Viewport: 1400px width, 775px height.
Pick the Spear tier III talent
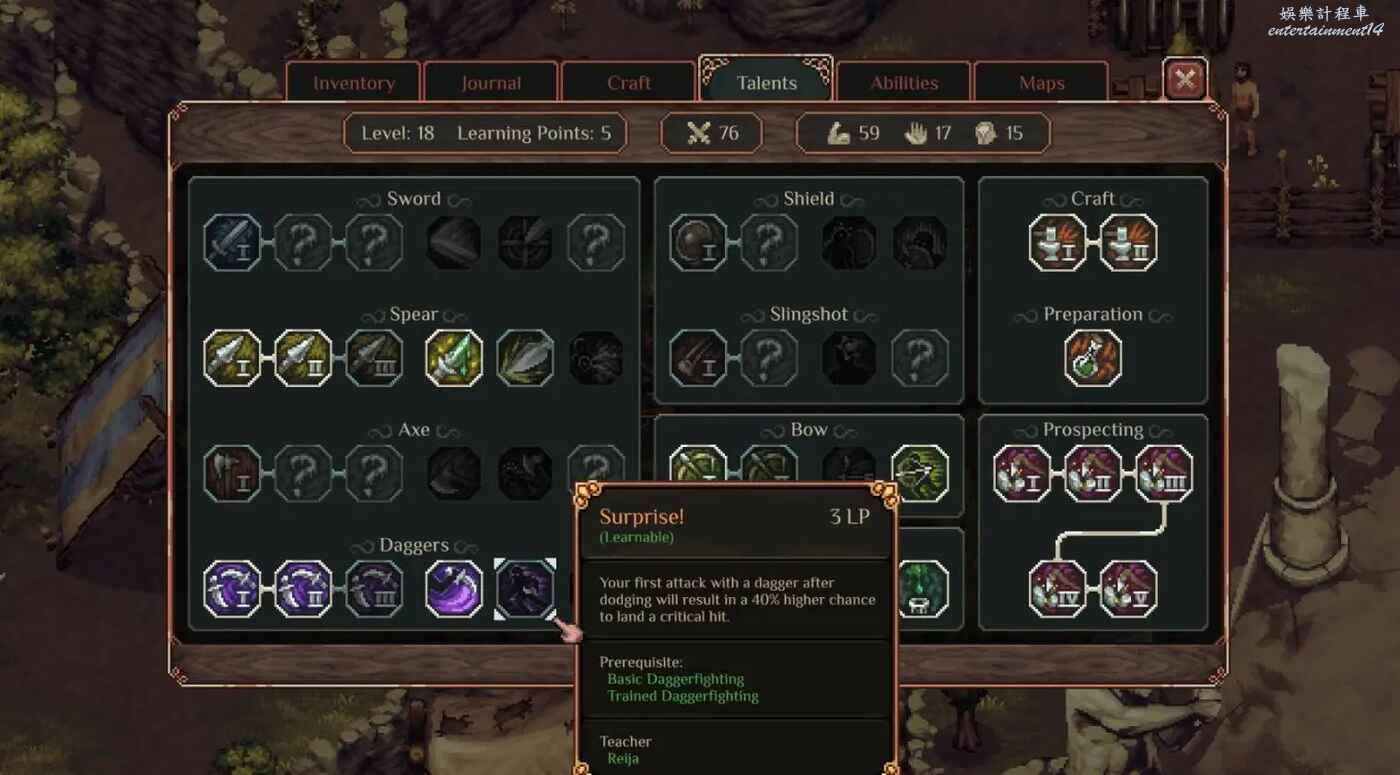pyautogui.click(x=374, y=358)
